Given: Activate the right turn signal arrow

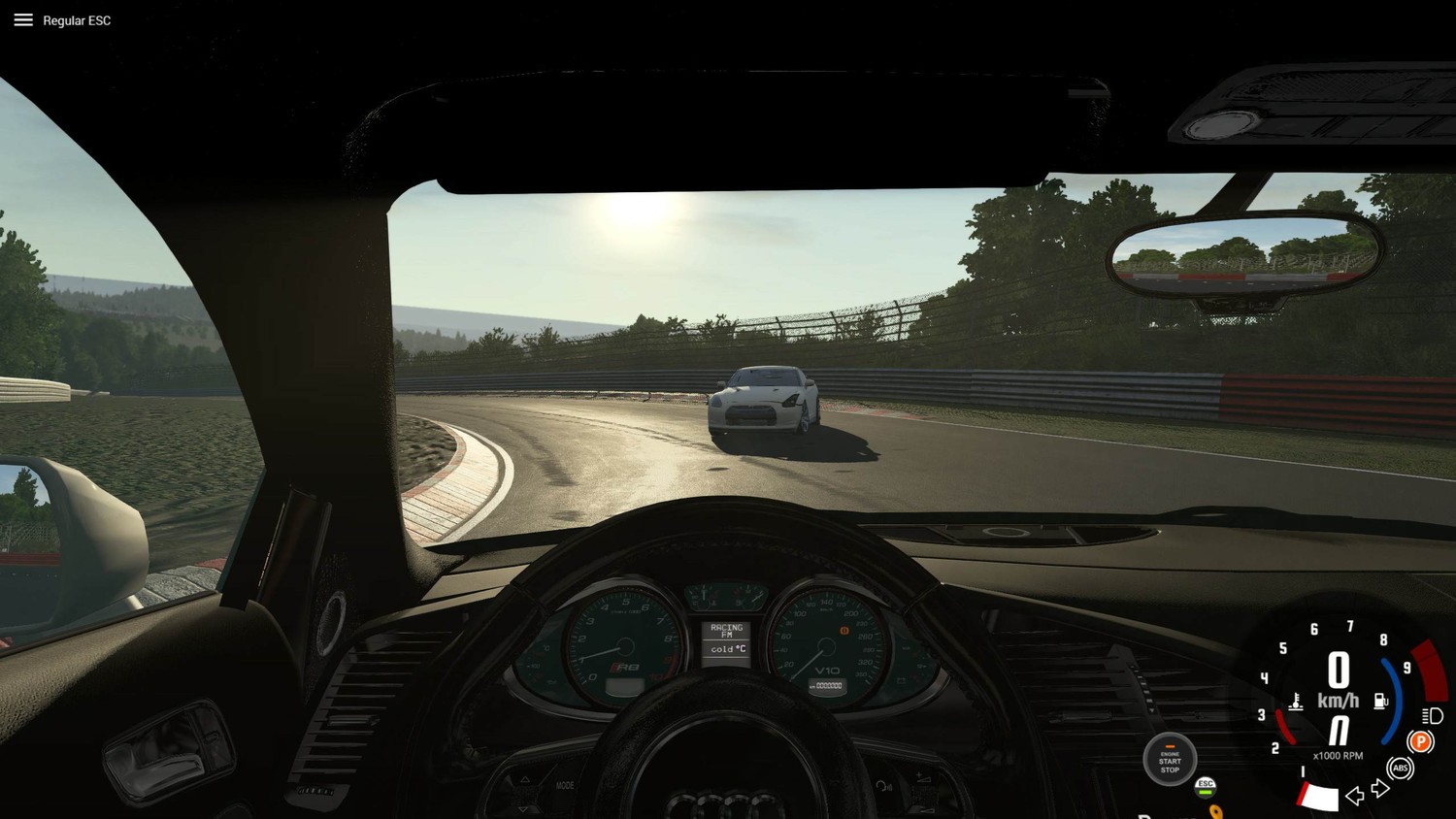Looking at the screenshot, I should coord(1380,789).
